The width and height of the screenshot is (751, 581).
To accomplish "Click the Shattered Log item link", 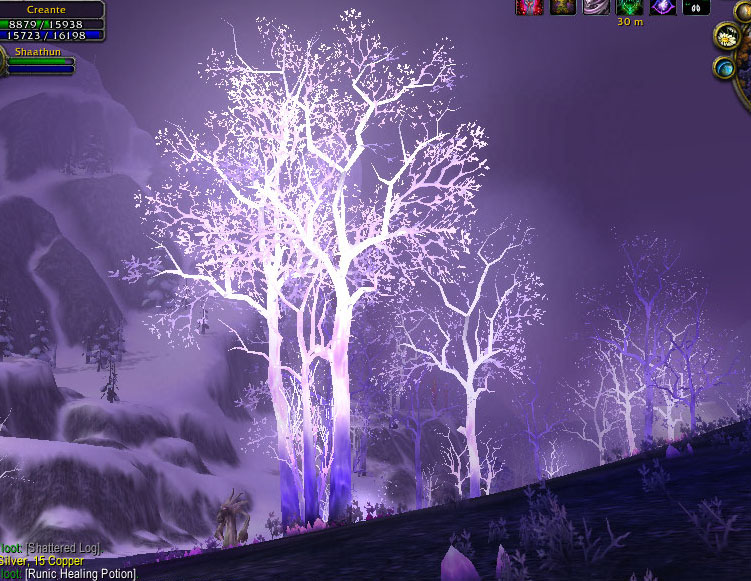I will point(62,548).
